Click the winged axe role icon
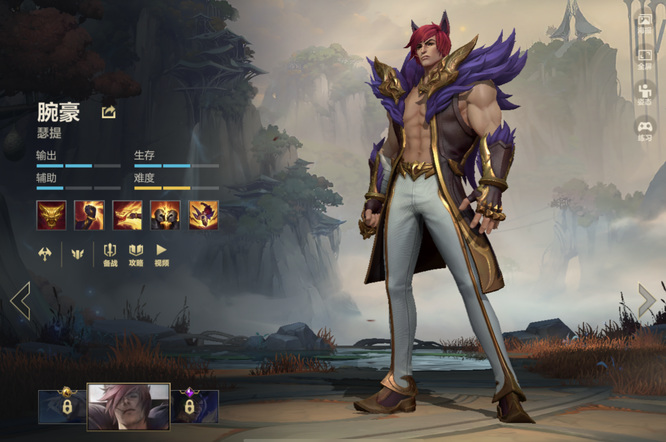The height and width of the screenshot is (442, 666). coord(46,253)
